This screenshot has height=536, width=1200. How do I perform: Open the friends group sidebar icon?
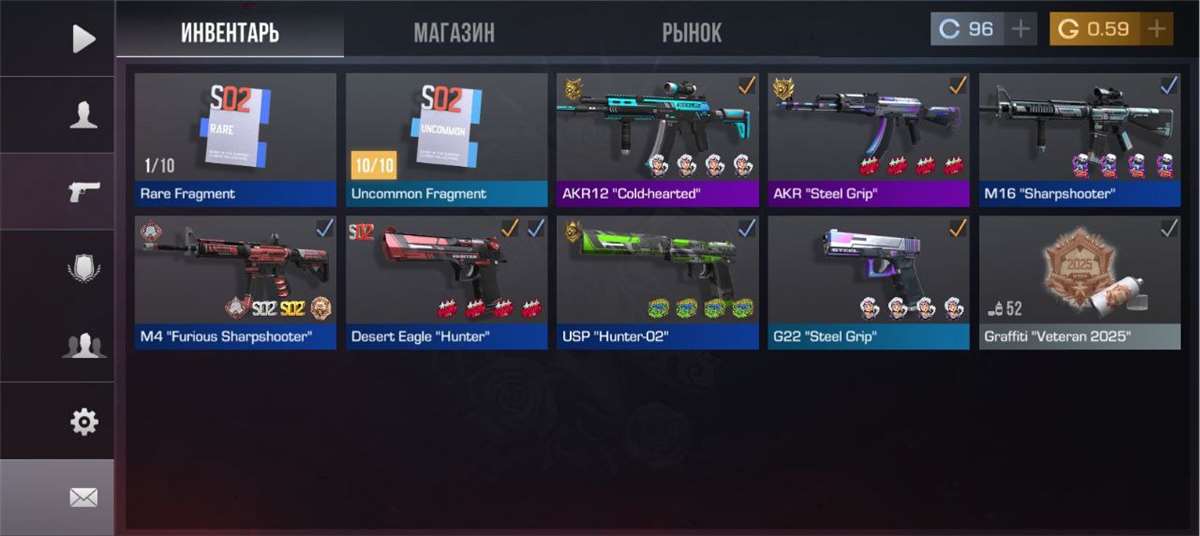(84, 345)
